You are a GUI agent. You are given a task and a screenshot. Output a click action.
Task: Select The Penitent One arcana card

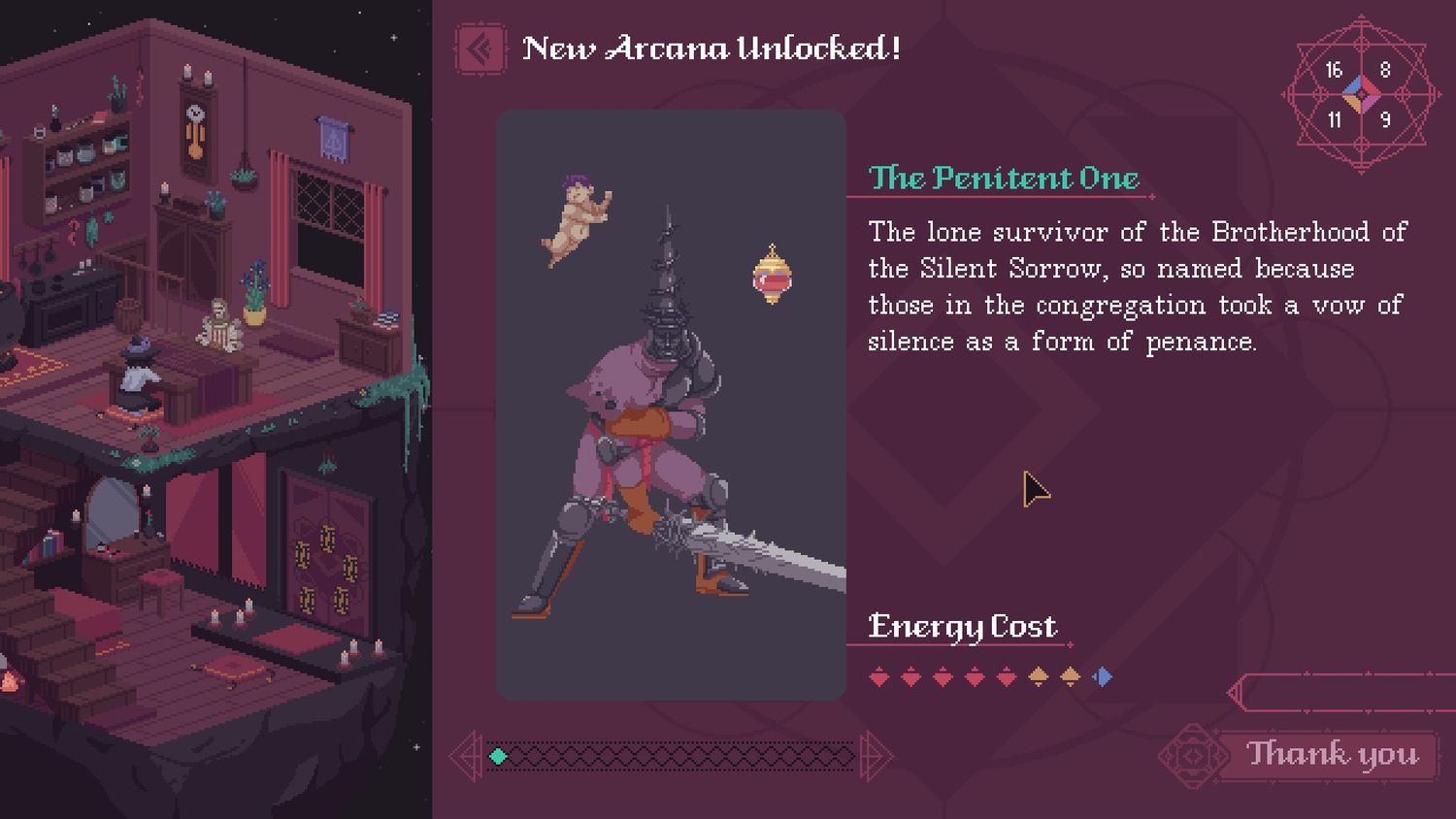click(x=671, y=405)
